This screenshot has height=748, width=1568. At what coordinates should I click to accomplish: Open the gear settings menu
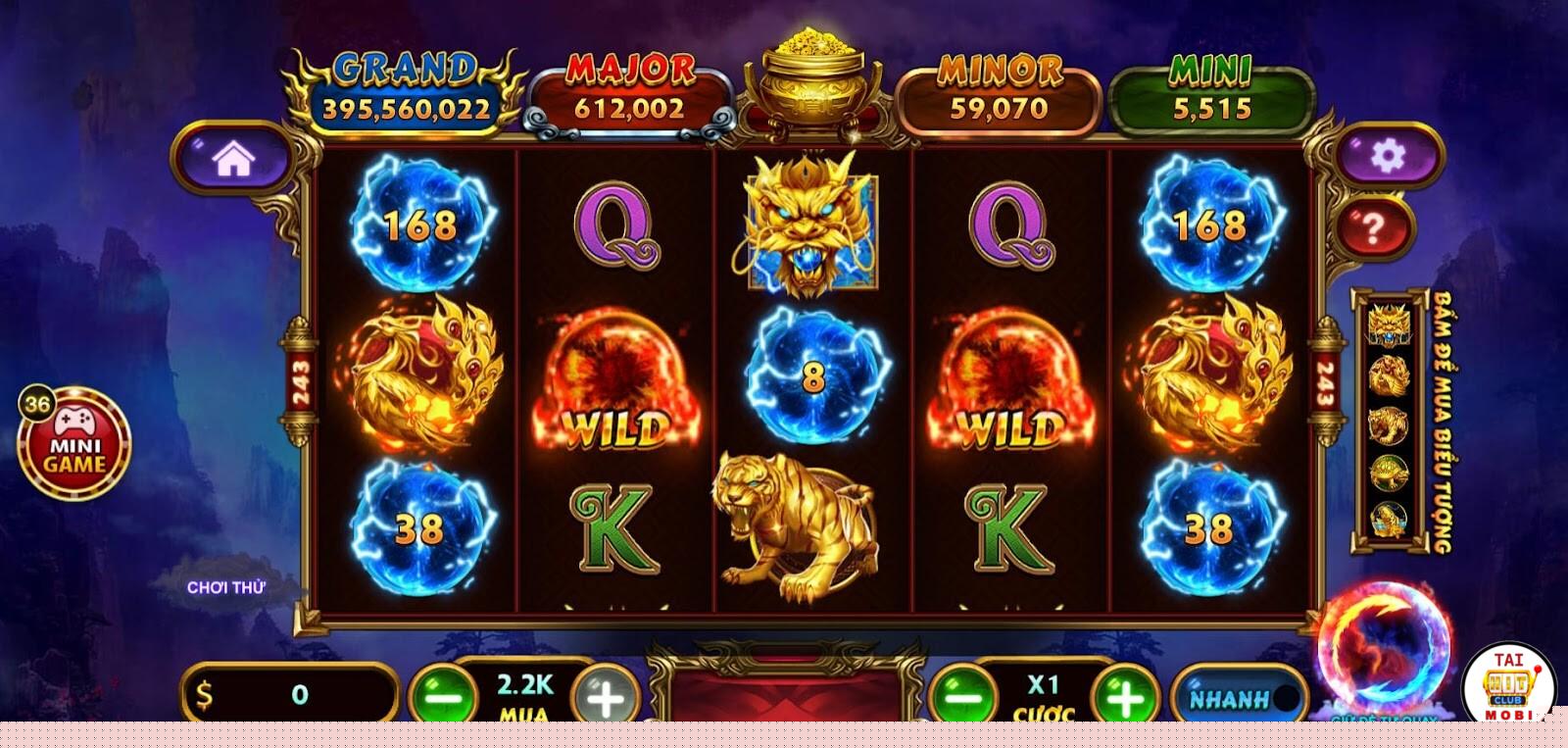coord(1388,155)
